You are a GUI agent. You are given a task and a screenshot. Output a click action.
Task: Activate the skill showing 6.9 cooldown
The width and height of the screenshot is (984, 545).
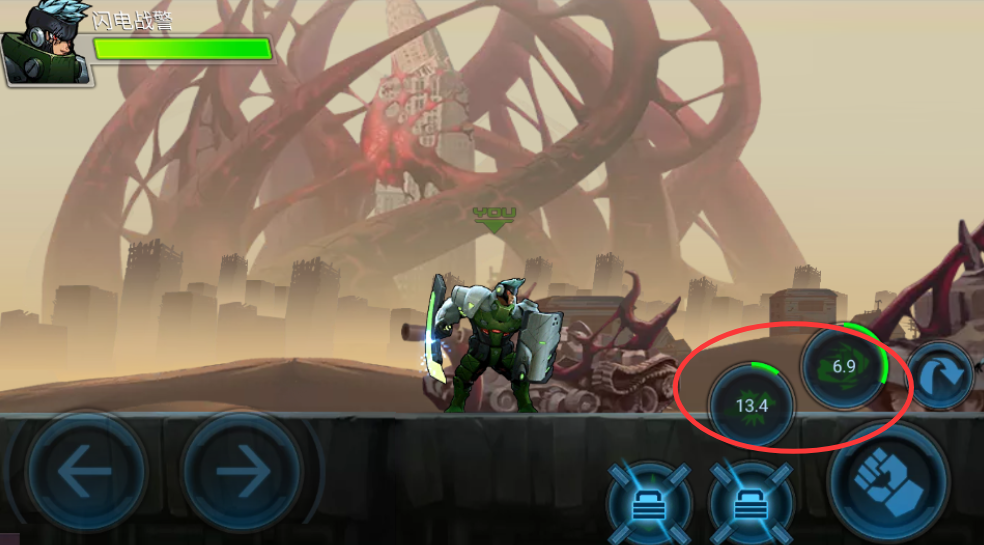click(845, 366)
